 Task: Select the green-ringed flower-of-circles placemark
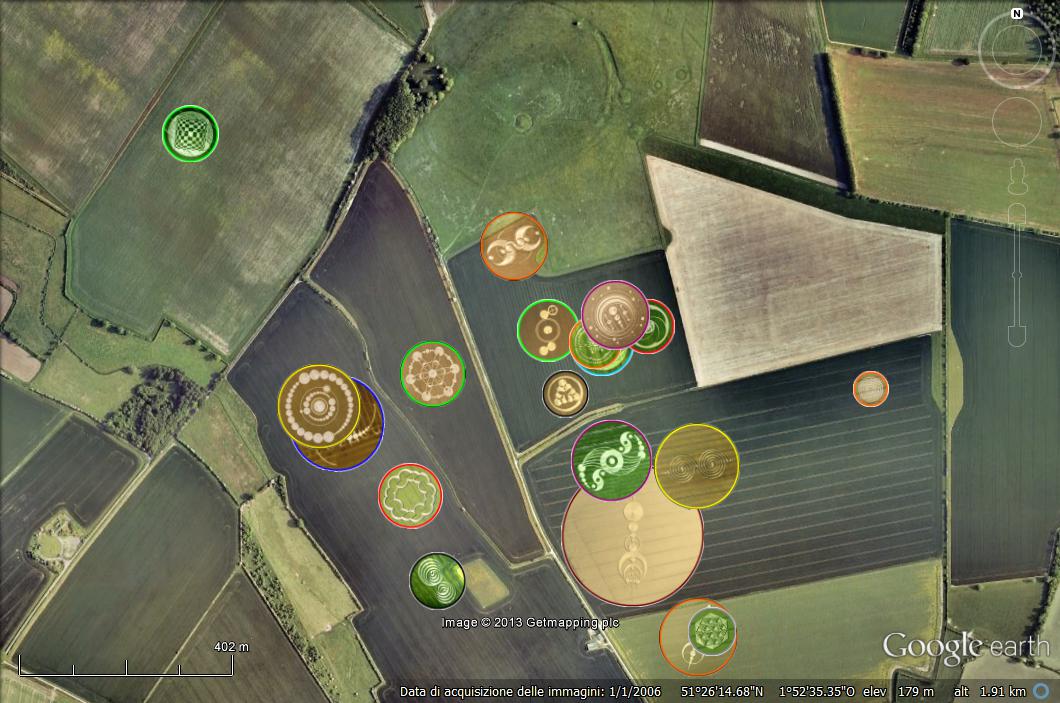pyautogui.click(x=432, y=373)
